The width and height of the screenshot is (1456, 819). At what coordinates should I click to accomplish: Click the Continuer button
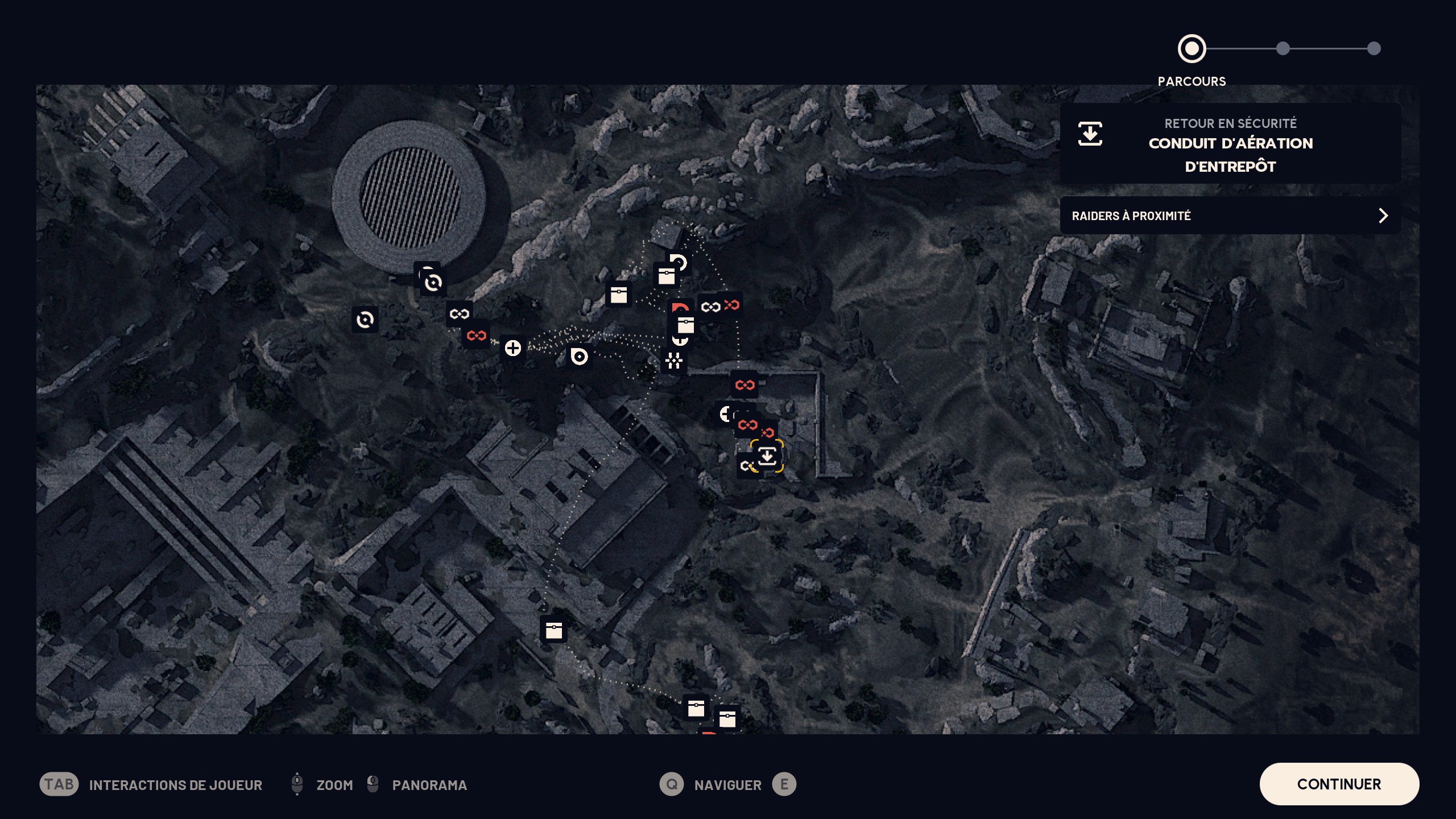pyautogui.click(x=1339, y=784)
